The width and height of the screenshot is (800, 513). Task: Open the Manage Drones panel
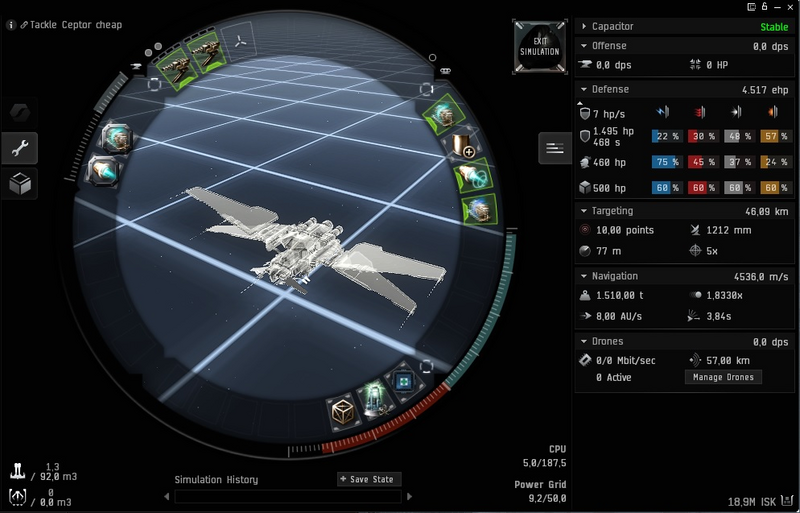click(723, 377)
